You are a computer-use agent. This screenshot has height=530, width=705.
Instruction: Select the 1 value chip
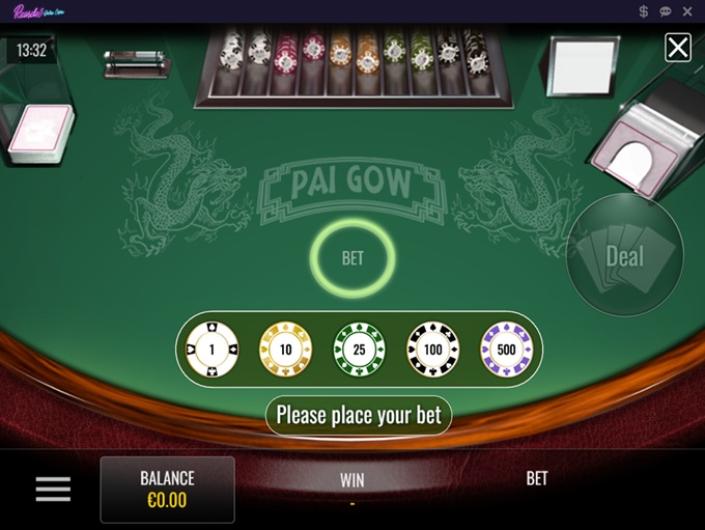[x=212, y=349]
